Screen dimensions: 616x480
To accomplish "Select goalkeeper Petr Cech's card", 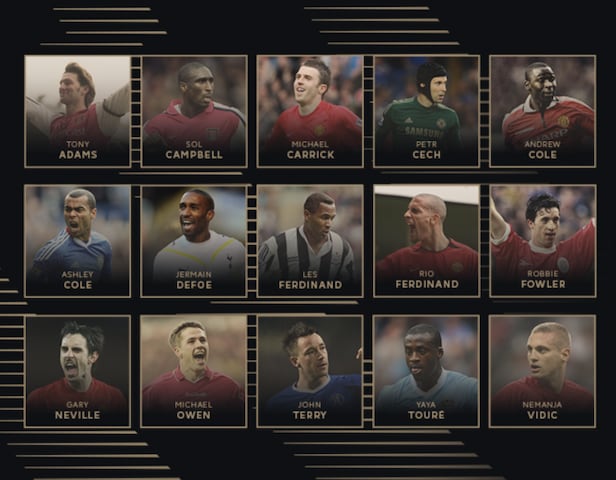I will coord(426,110).
